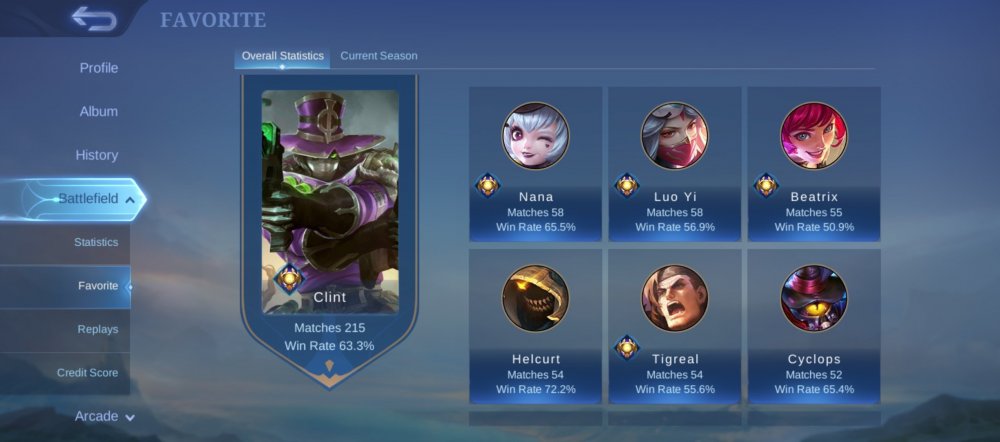Open the Tigreal hero card
Screen dimensions: 1000x442
tap(675, 326)
